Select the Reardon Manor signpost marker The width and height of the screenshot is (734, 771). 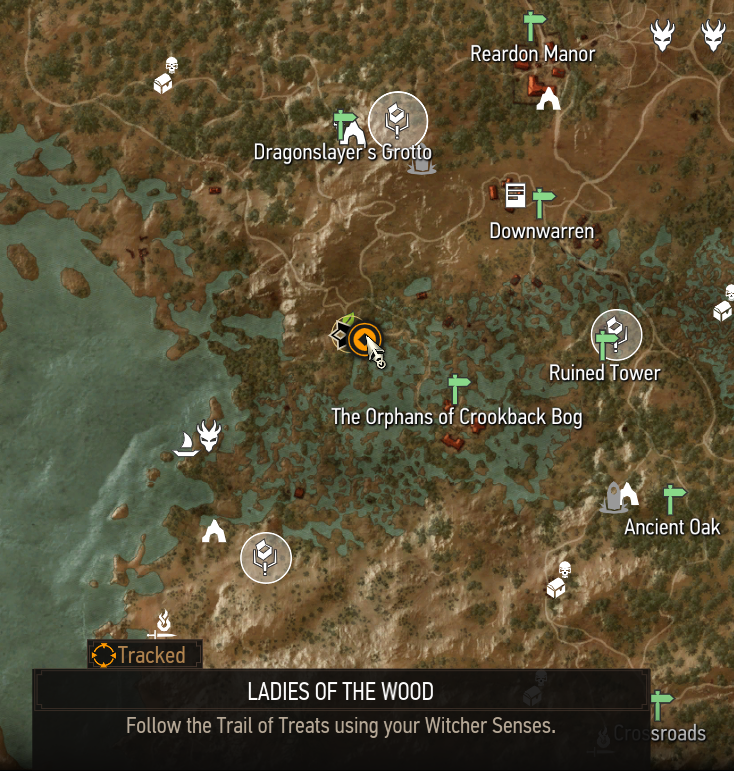[531, 25]
